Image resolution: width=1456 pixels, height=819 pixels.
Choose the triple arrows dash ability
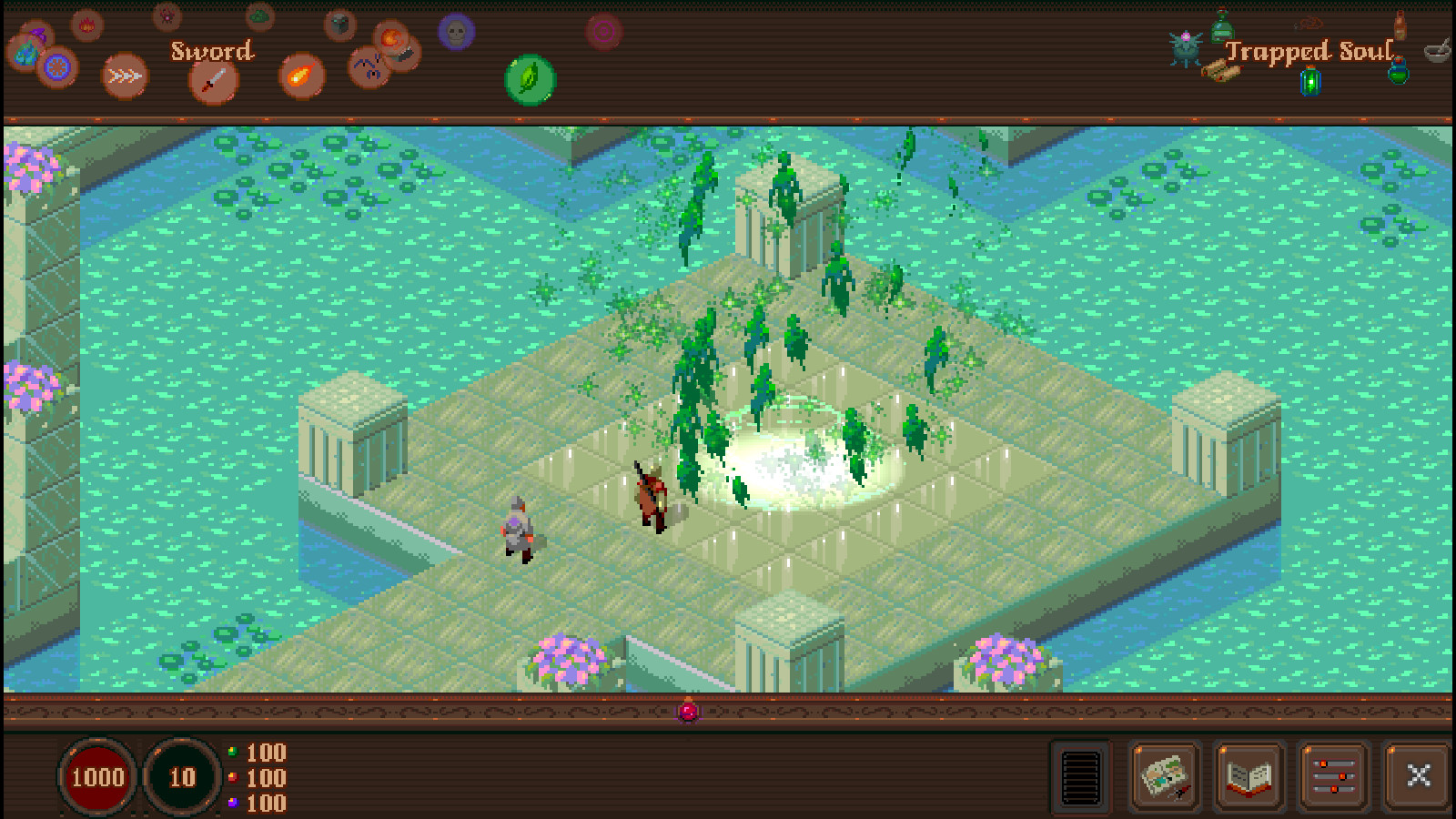point(125,76)
